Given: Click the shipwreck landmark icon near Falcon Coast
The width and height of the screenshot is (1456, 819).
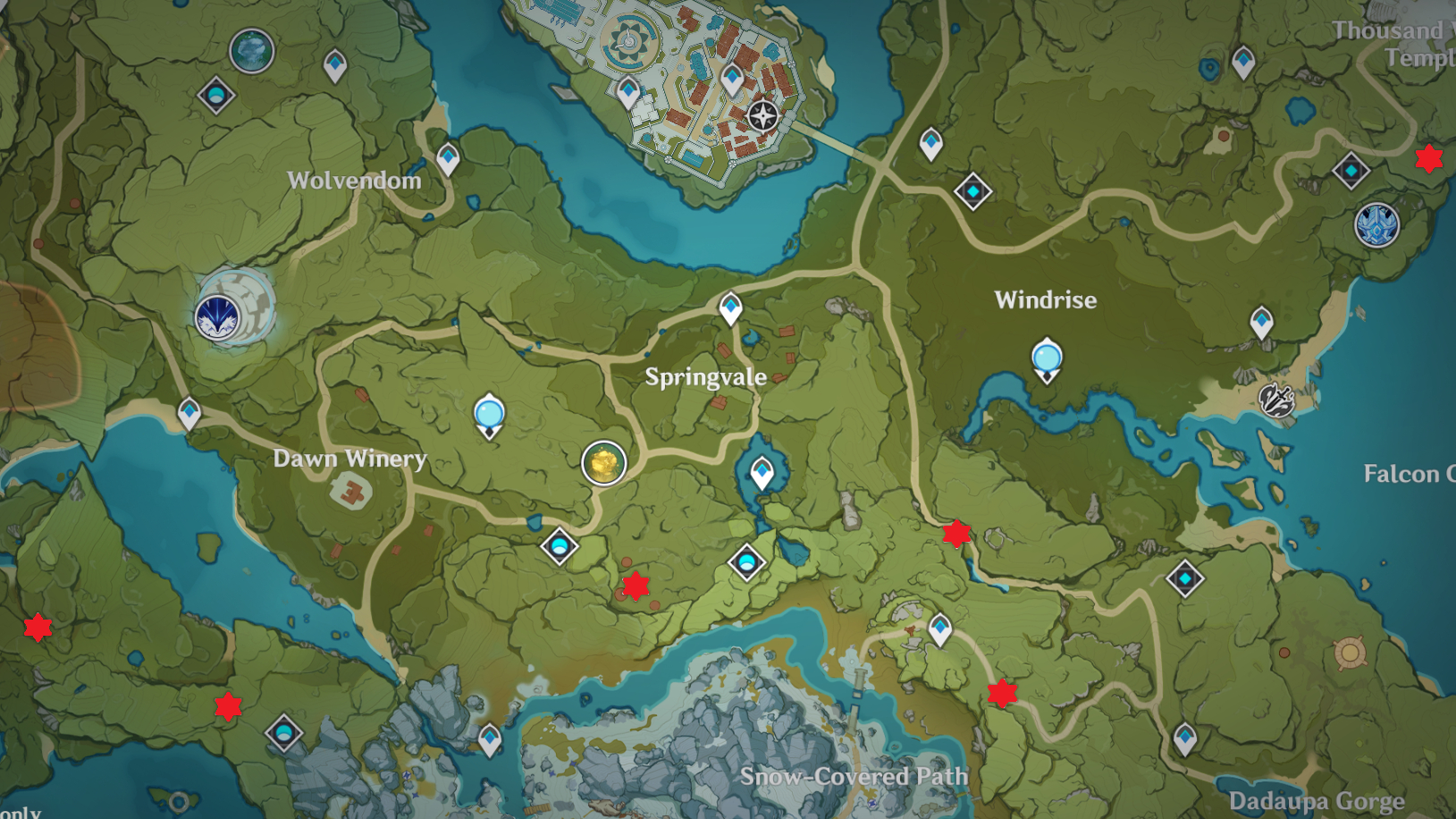Looking at the screenshot, I should pyautogui.click(x=1276, y=401).
